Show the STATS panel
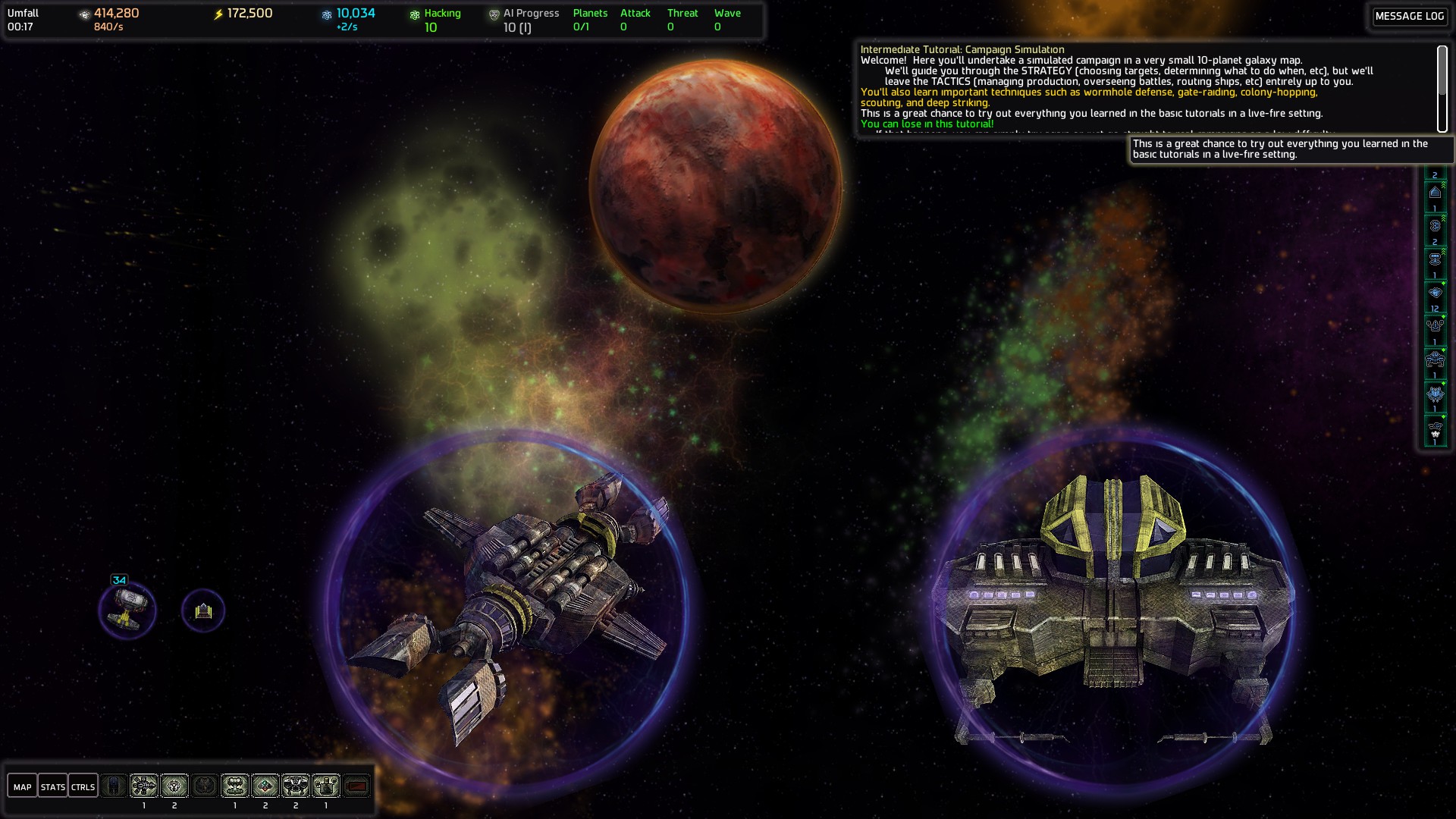 (52, 786)
